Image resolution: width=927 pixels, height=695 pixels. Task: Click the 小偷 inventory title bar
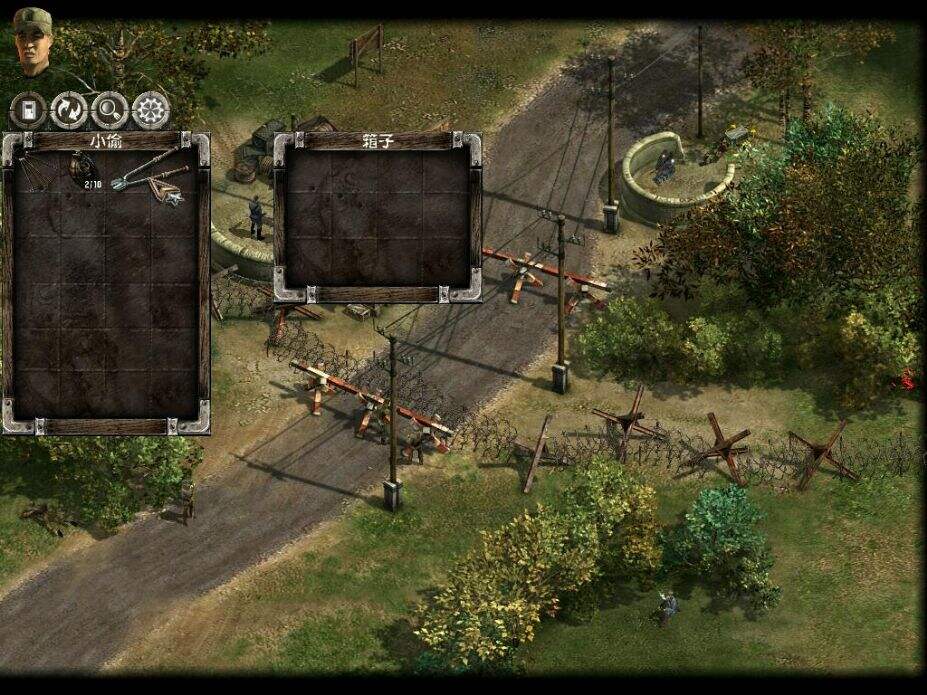[x=106, y=141]
